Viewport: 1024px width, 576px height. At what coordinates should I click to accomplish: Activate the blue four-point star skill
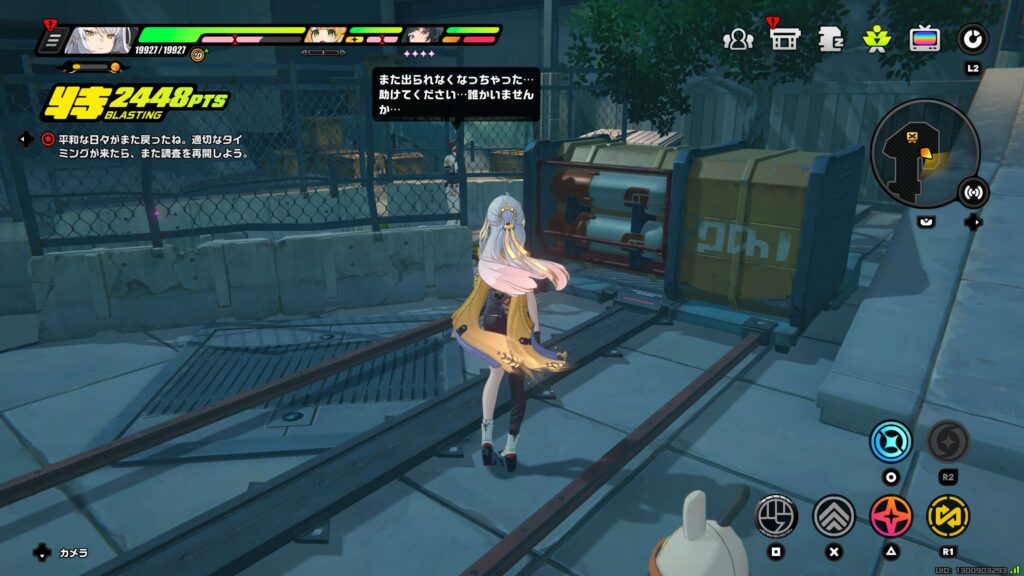click(x=890, y=441)
